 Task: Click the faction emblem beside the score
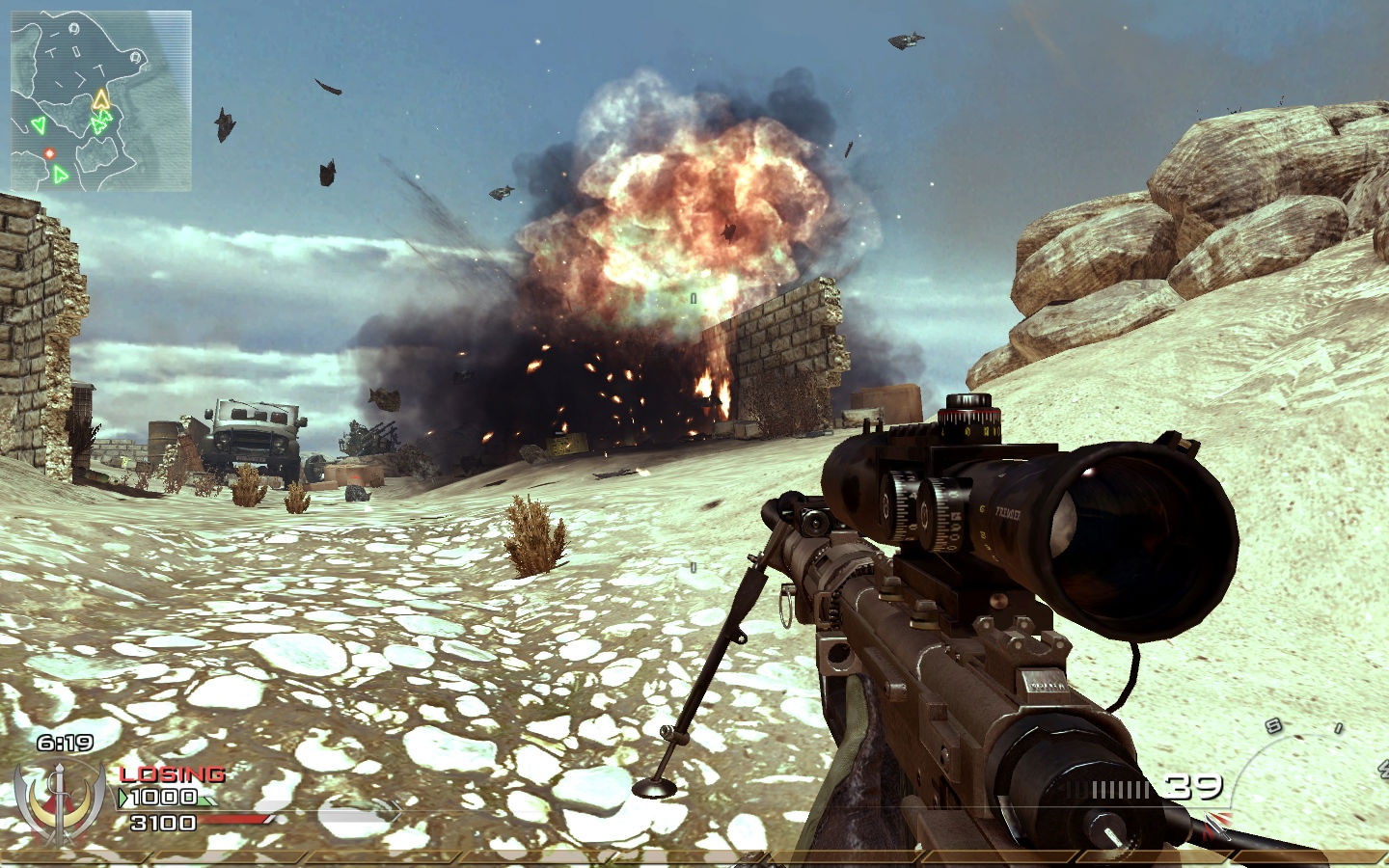coord(60,800)
